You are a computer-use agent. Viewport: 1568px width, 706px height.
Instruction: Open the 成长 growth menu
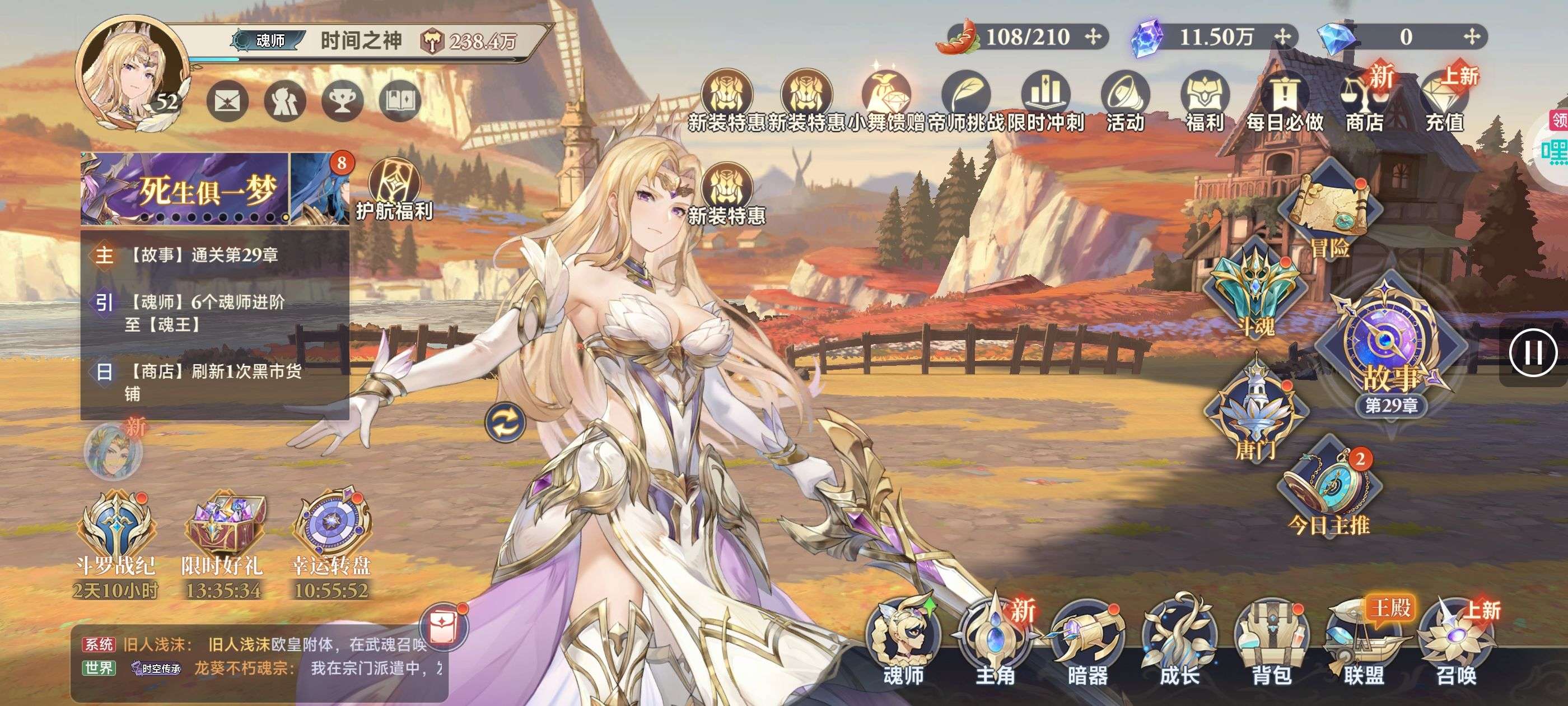[x=1179, y=640]
